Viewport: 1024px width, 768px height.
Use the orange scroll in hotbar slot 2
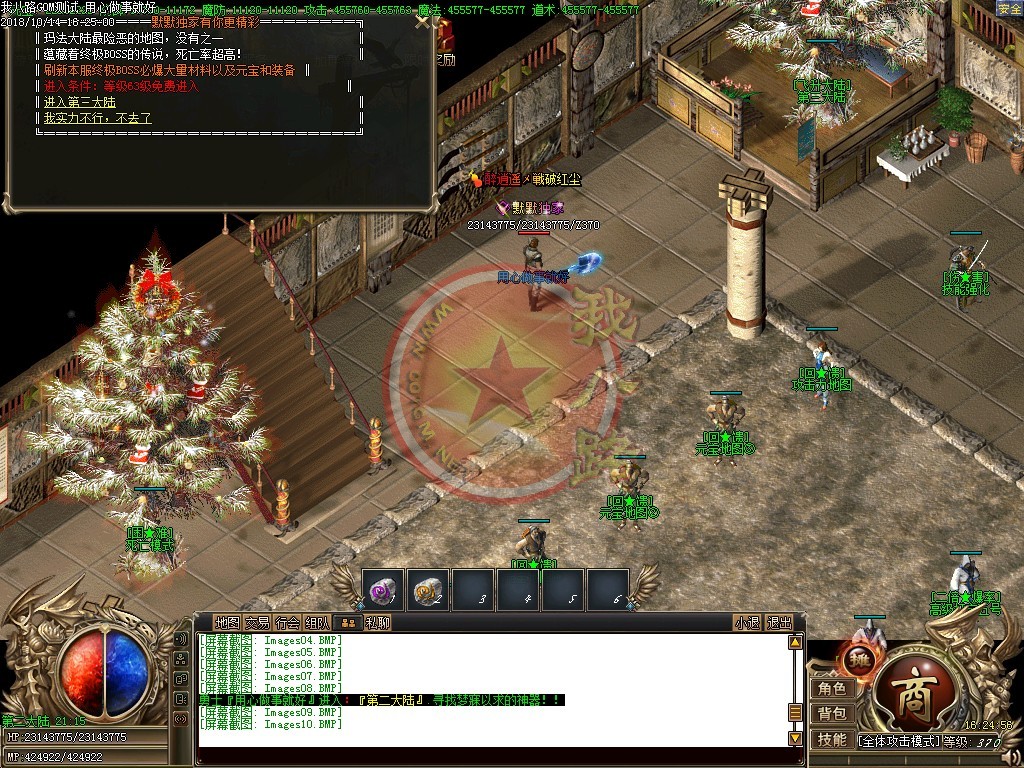click(x=428, y=590)
